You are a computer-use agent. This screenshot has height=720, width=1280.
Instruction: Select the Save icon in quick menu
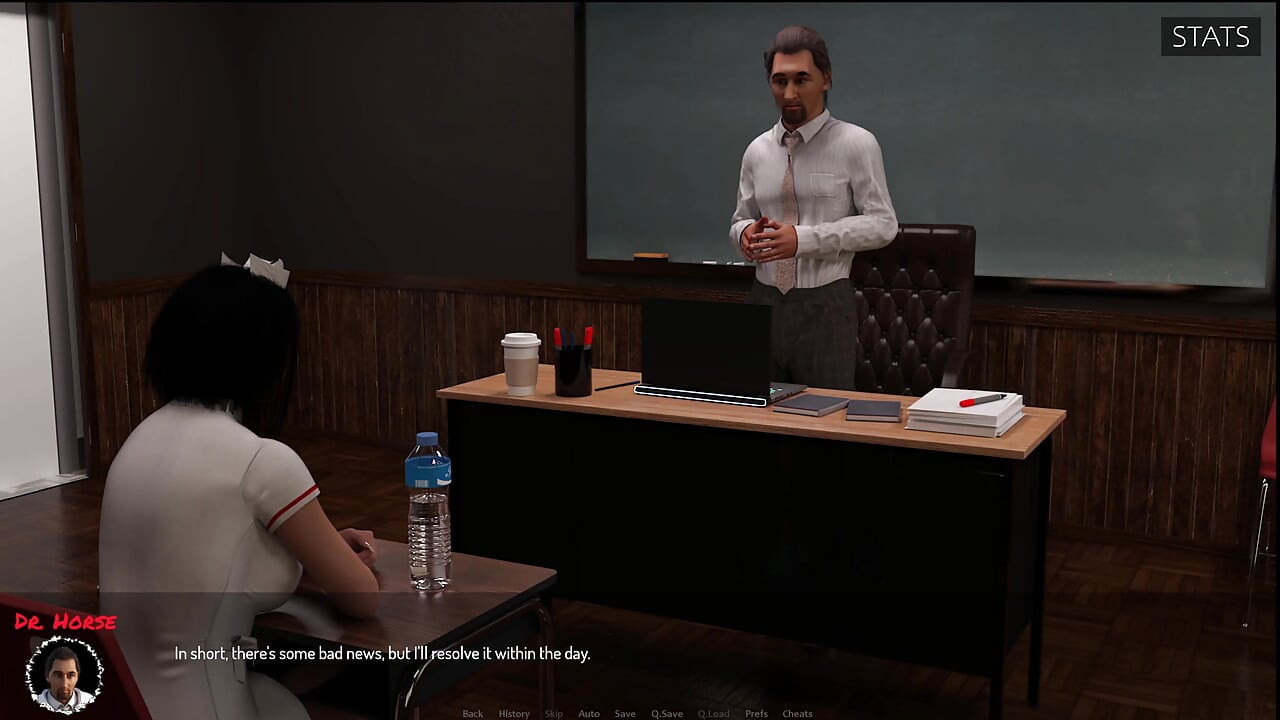point(625,713)
